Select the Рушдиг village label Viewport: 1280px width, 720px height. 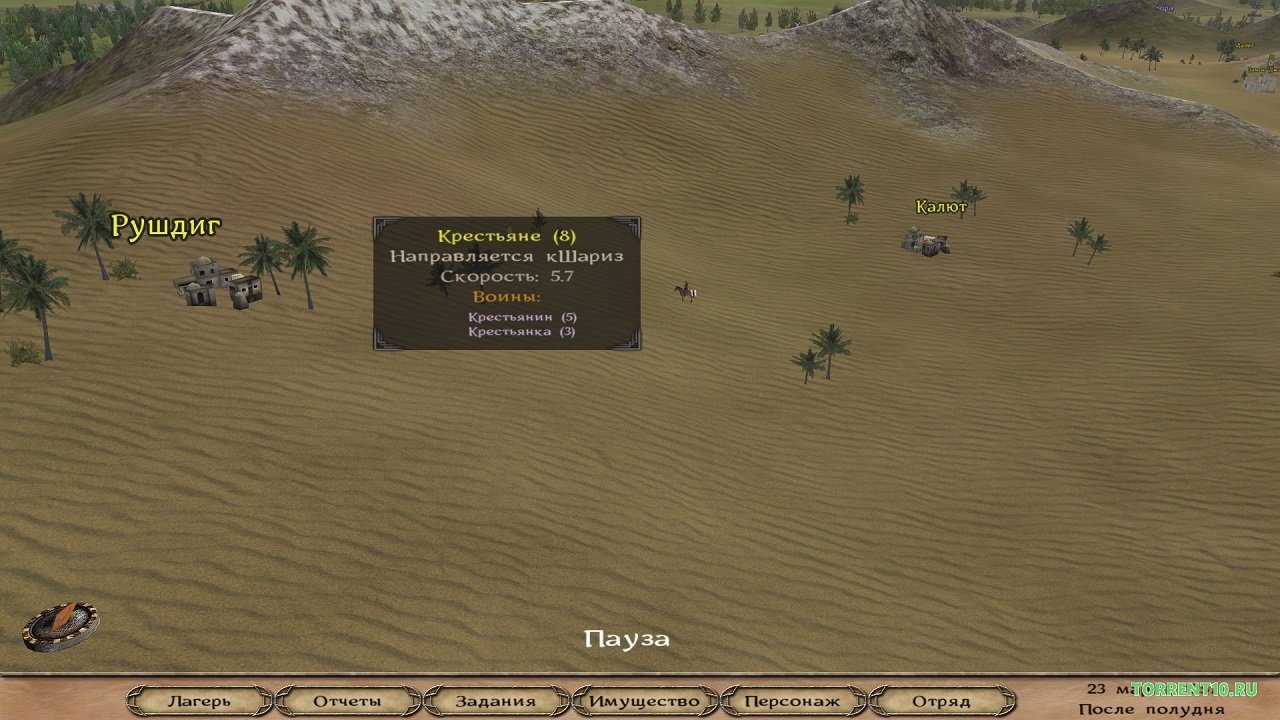click(165, 226)
